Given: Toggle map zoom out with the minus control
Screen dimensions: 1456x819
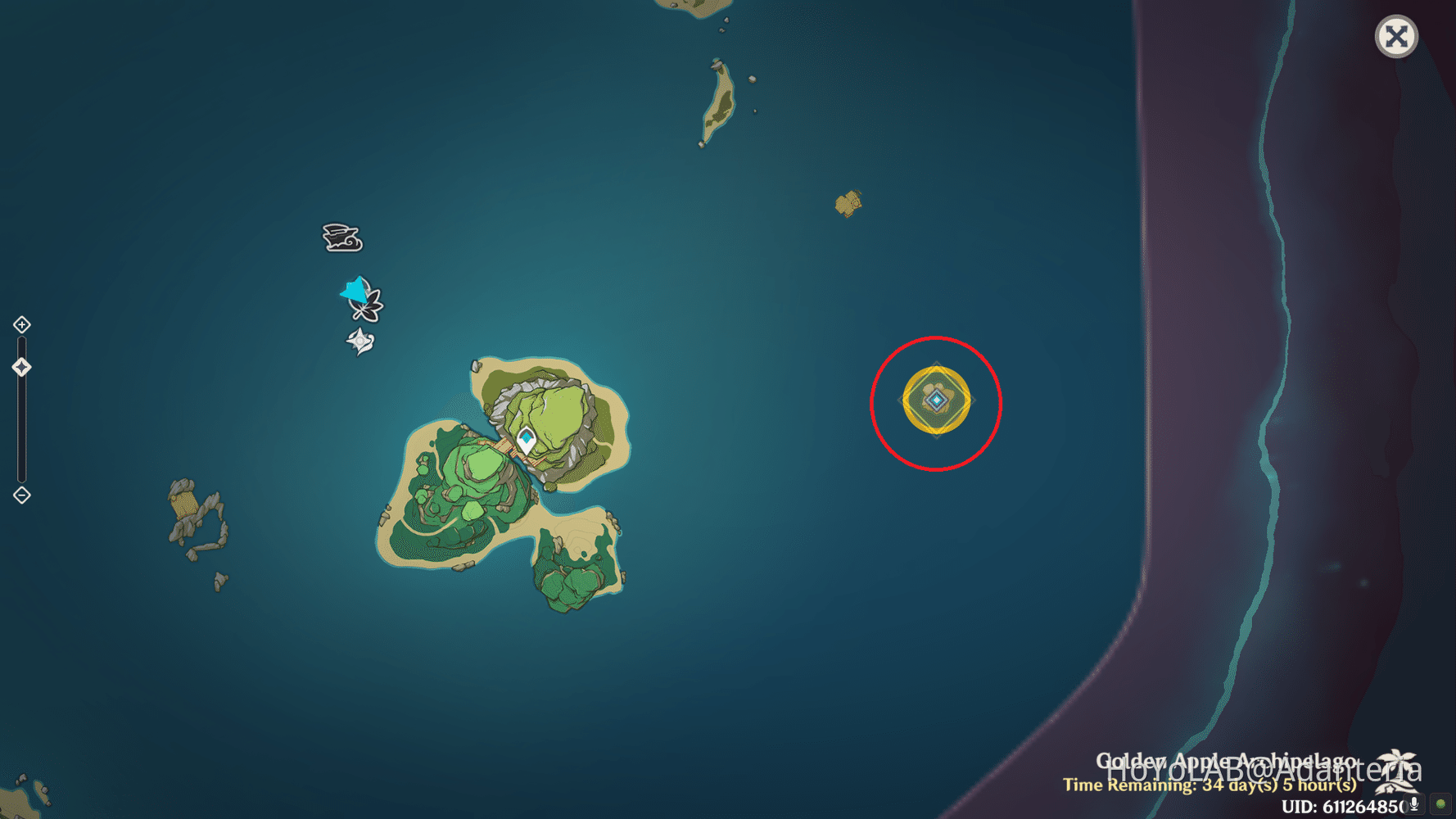Looking at the screenshot, I should (x=21, y=495).
